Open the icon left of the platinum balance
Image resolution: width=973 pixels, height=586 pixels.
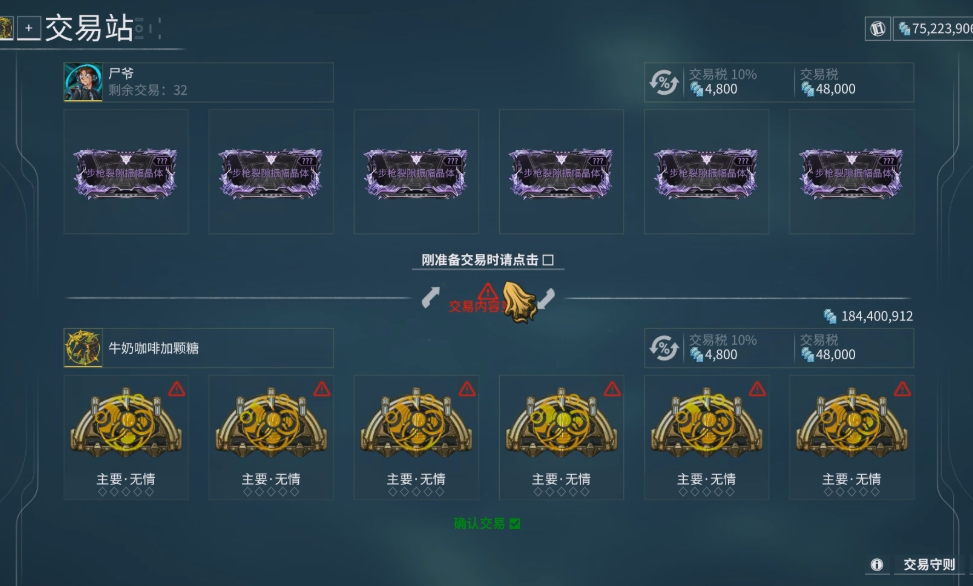tap(878, 29)
